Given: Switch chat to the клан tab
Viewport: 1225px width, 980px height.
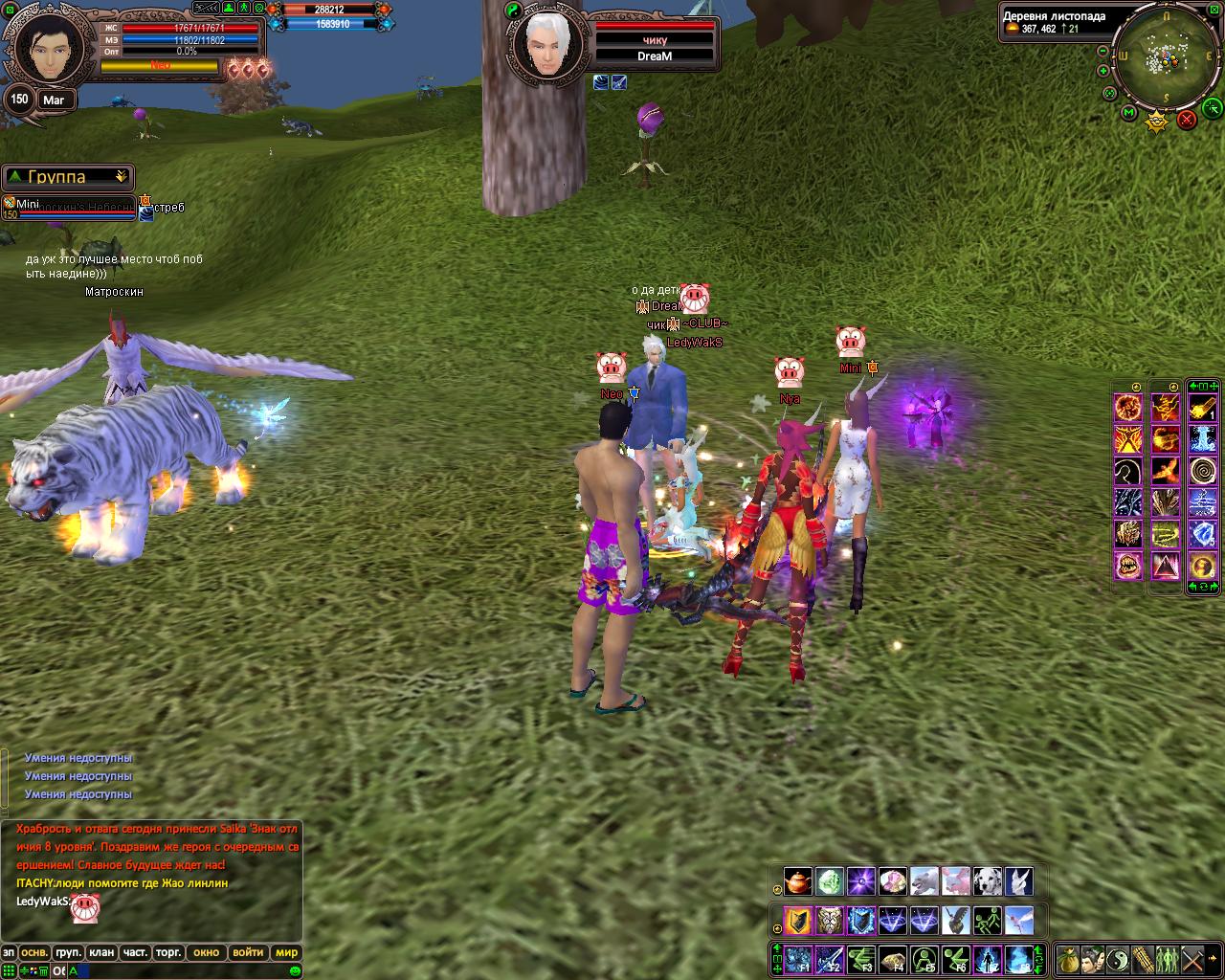Looking at the screenshot, I should [x=101, y=952].
